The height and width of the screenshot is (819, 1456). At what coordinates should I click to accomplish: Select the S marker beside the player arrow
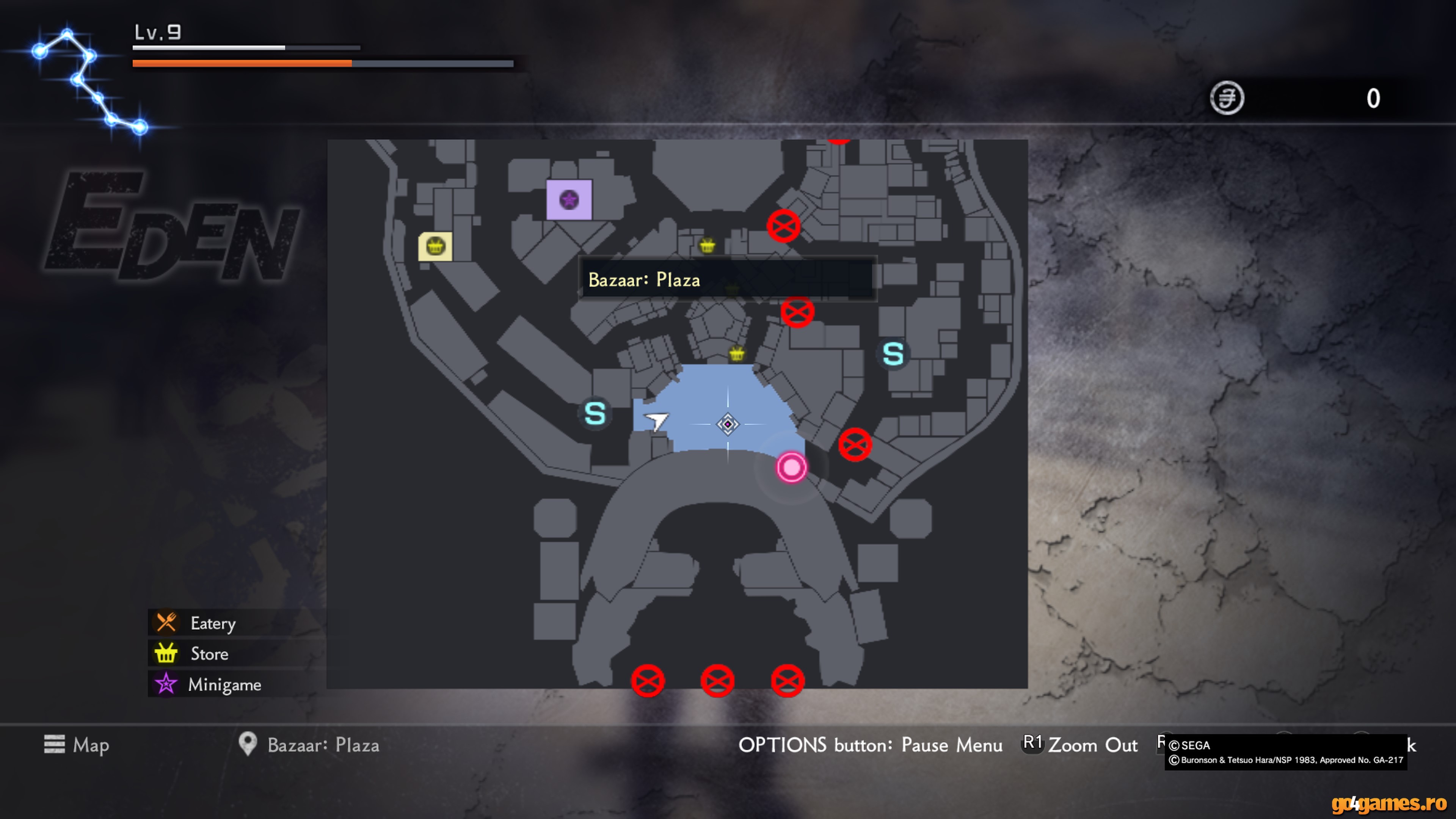[x=595, y=413]
